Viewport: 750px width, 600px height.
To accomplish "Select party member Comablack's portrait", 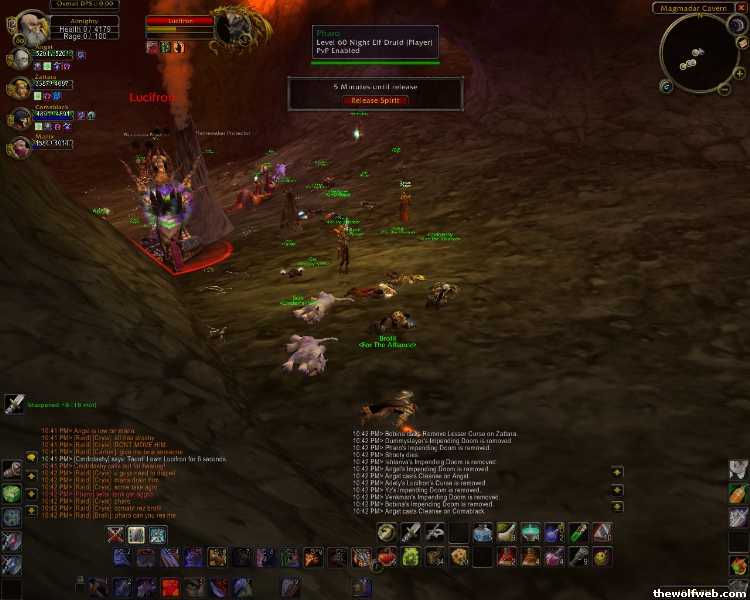I will [18, 118].
